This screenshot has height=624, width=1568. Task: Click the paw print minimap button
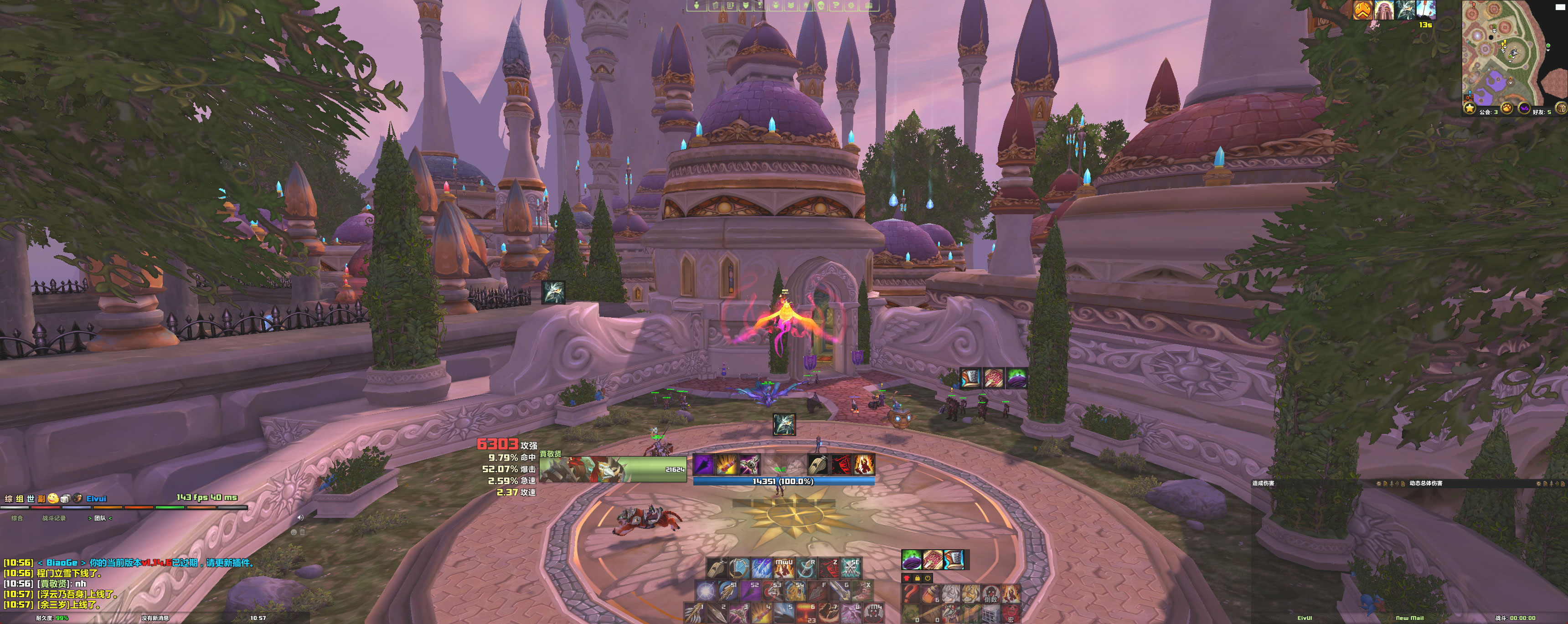click(1506, 108)
